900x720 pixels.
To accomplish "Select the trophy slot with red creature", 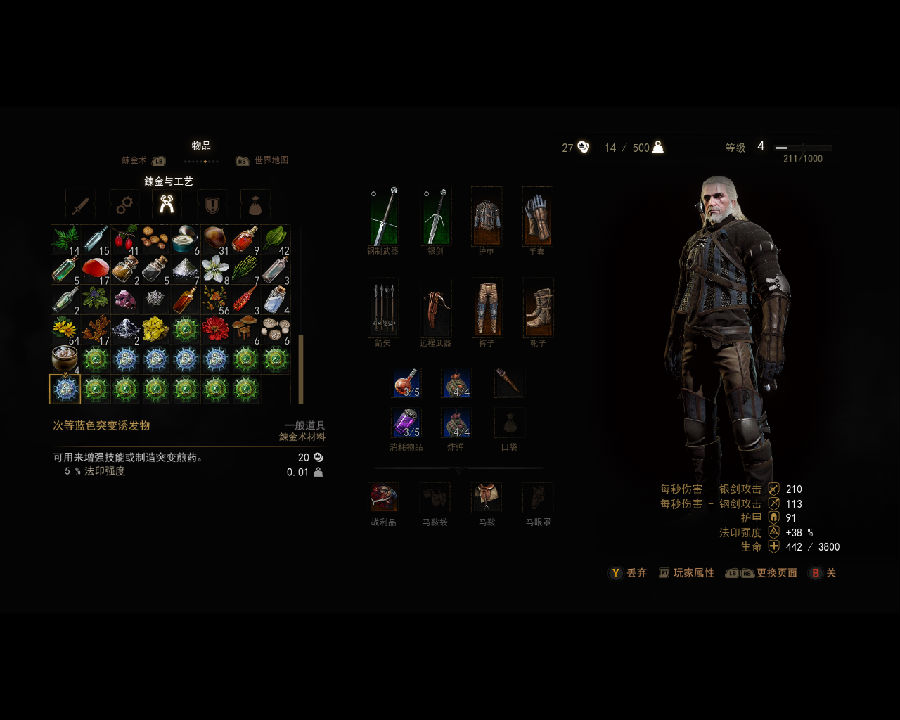I will 384,497.
